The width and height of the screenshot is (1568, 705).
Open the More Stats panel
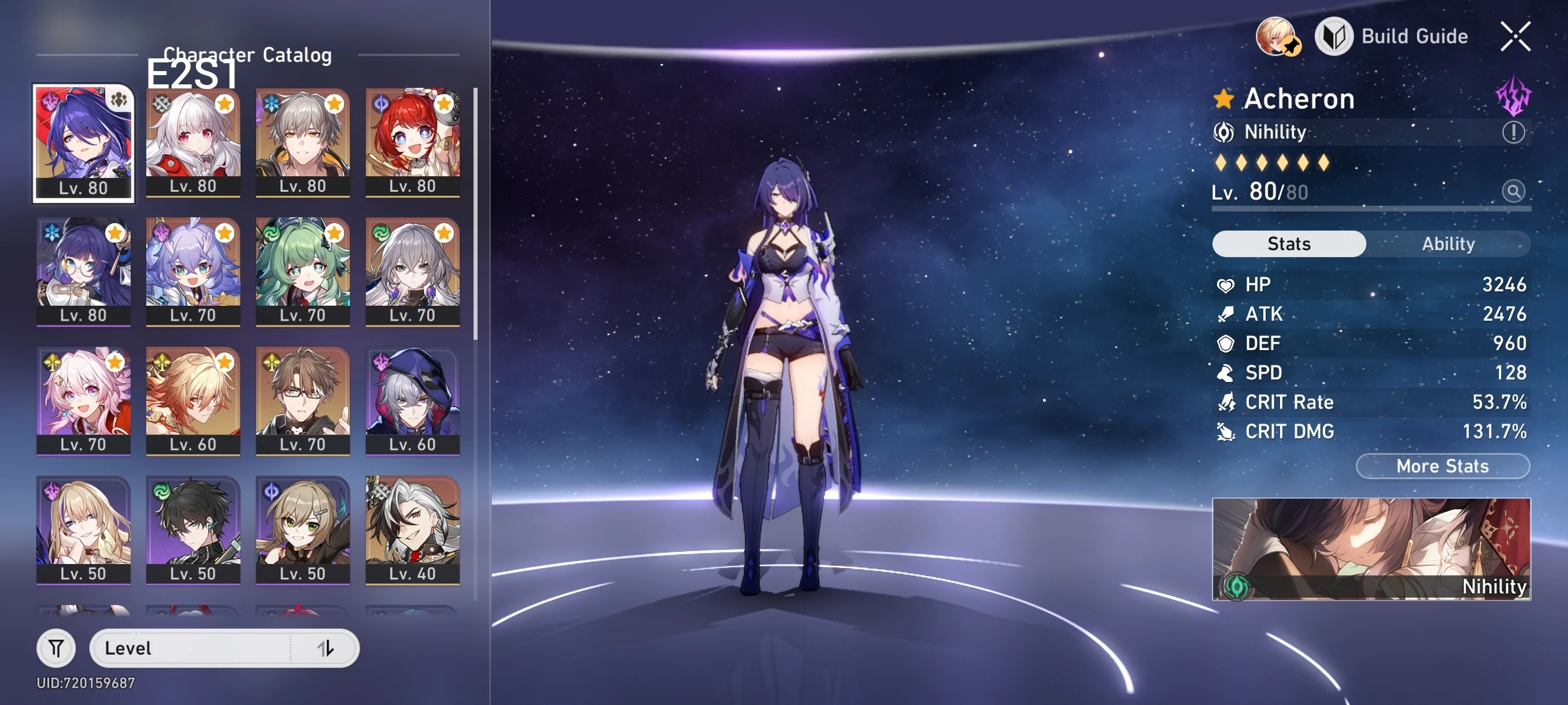(x=1443, y=466)
